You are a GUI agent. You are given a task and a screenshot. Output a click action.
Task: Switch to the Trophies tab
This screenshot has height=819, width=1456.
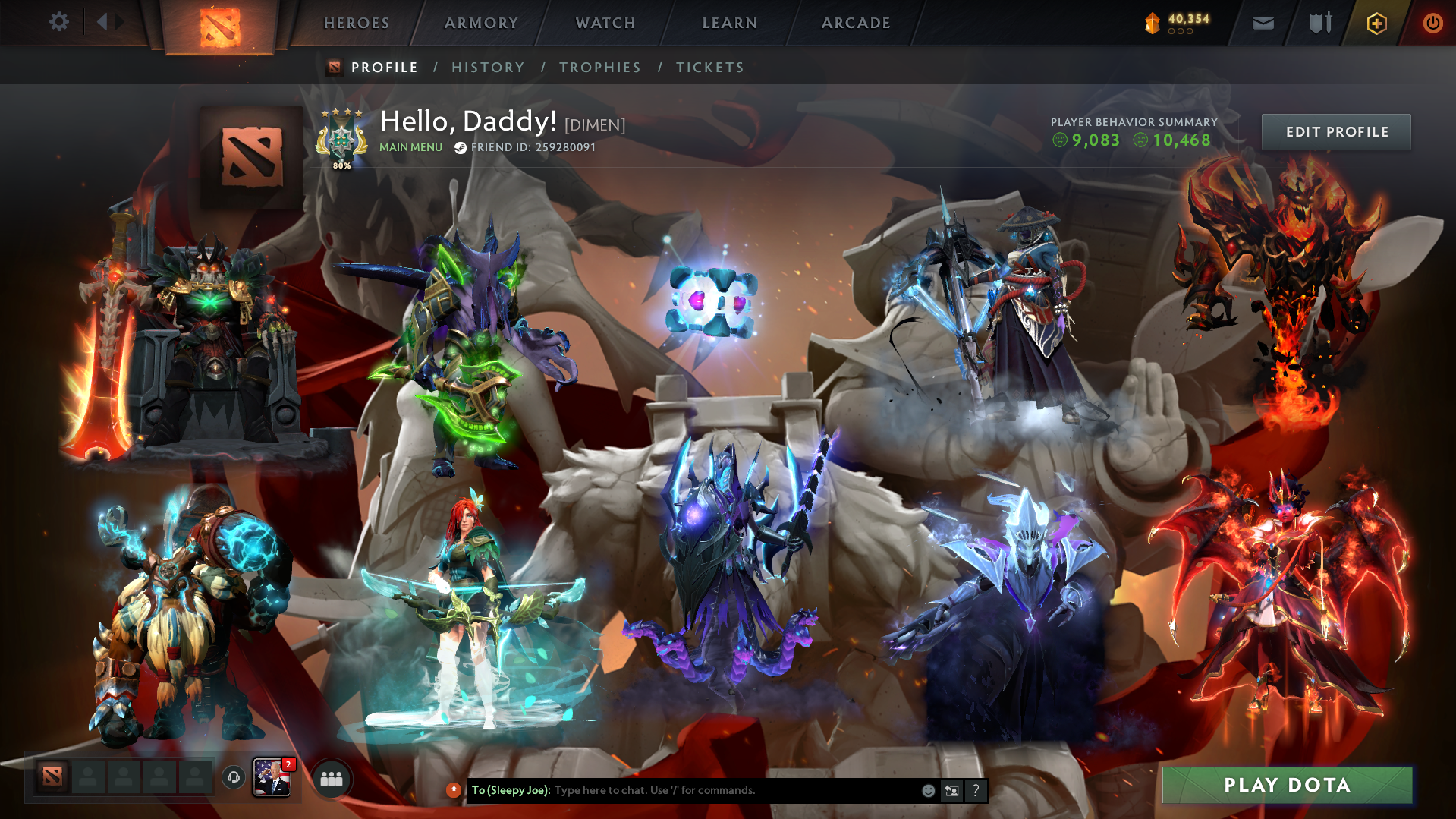pos(600,68)
